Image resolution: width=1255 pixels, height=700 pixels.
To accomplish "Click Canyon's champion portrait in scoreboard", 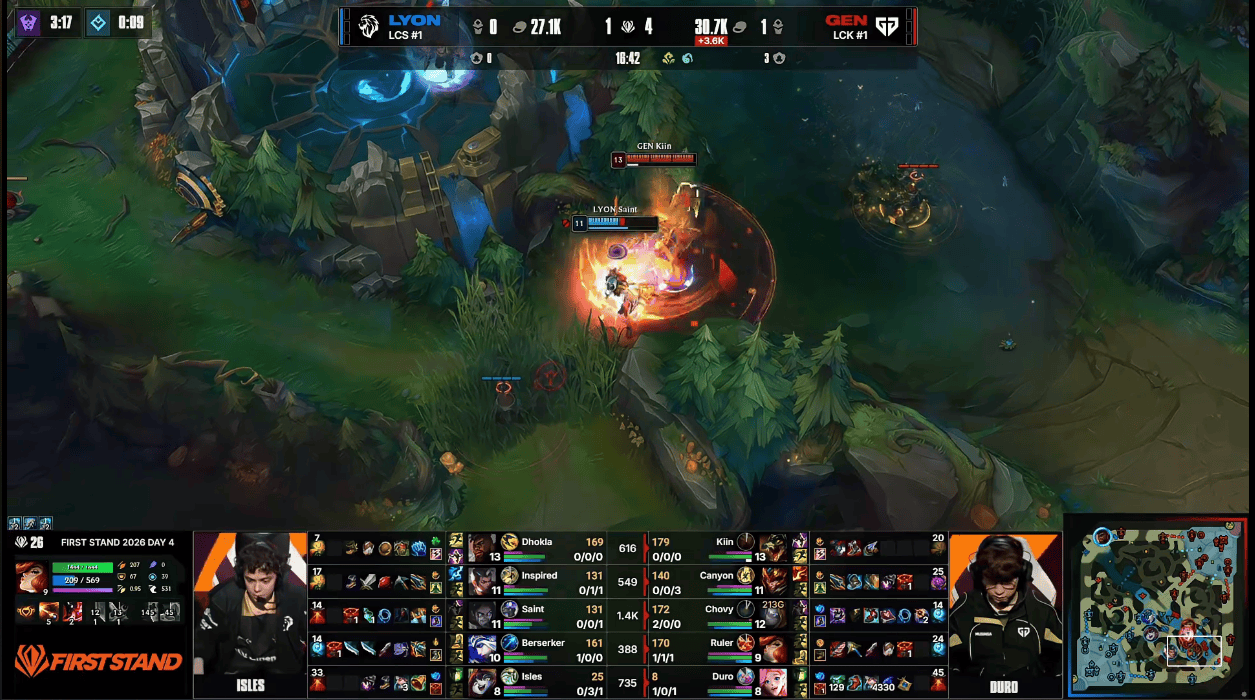I will 772,581.
